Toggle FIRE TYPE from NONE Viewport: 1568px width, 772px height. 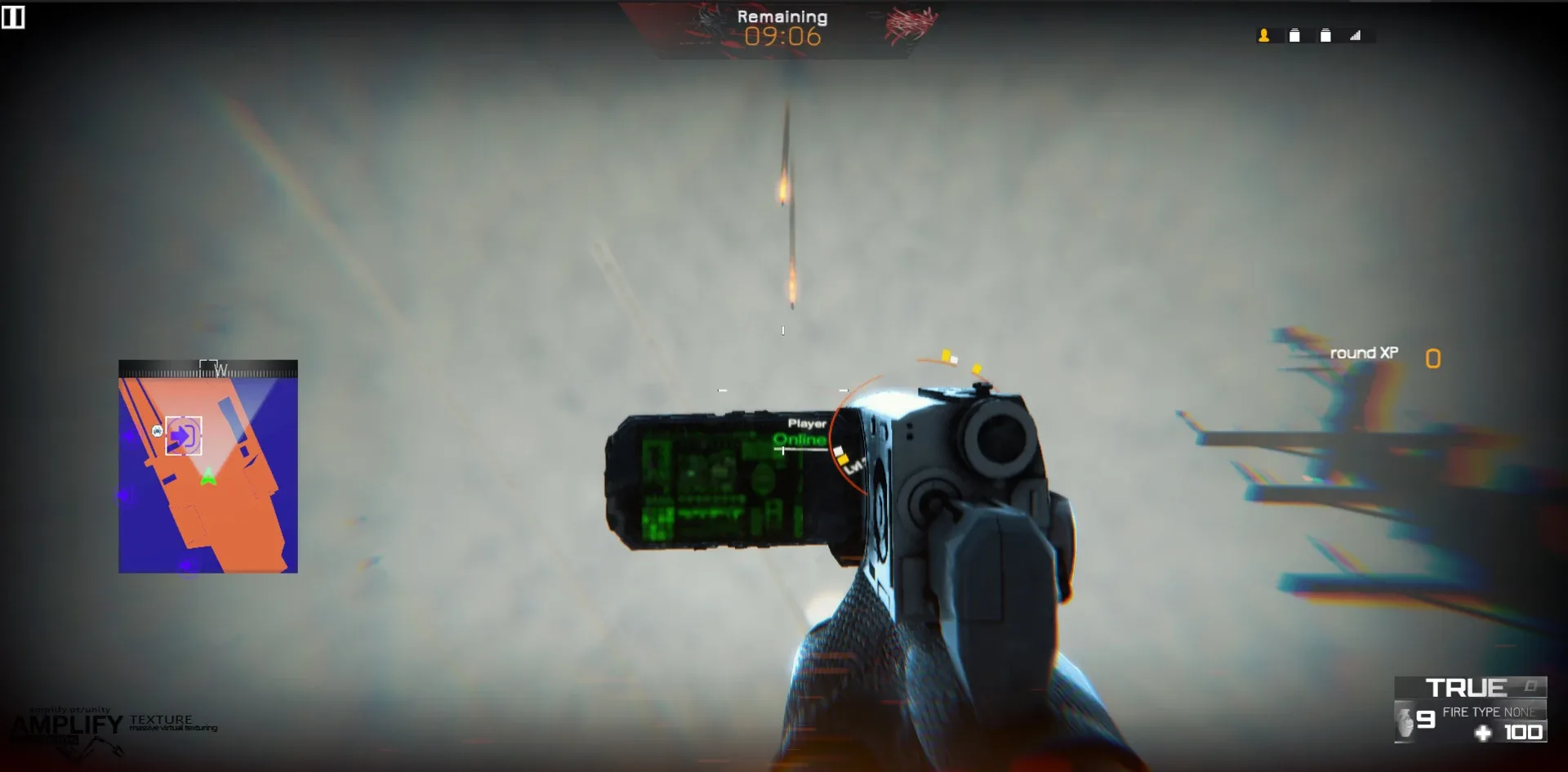1486,712
